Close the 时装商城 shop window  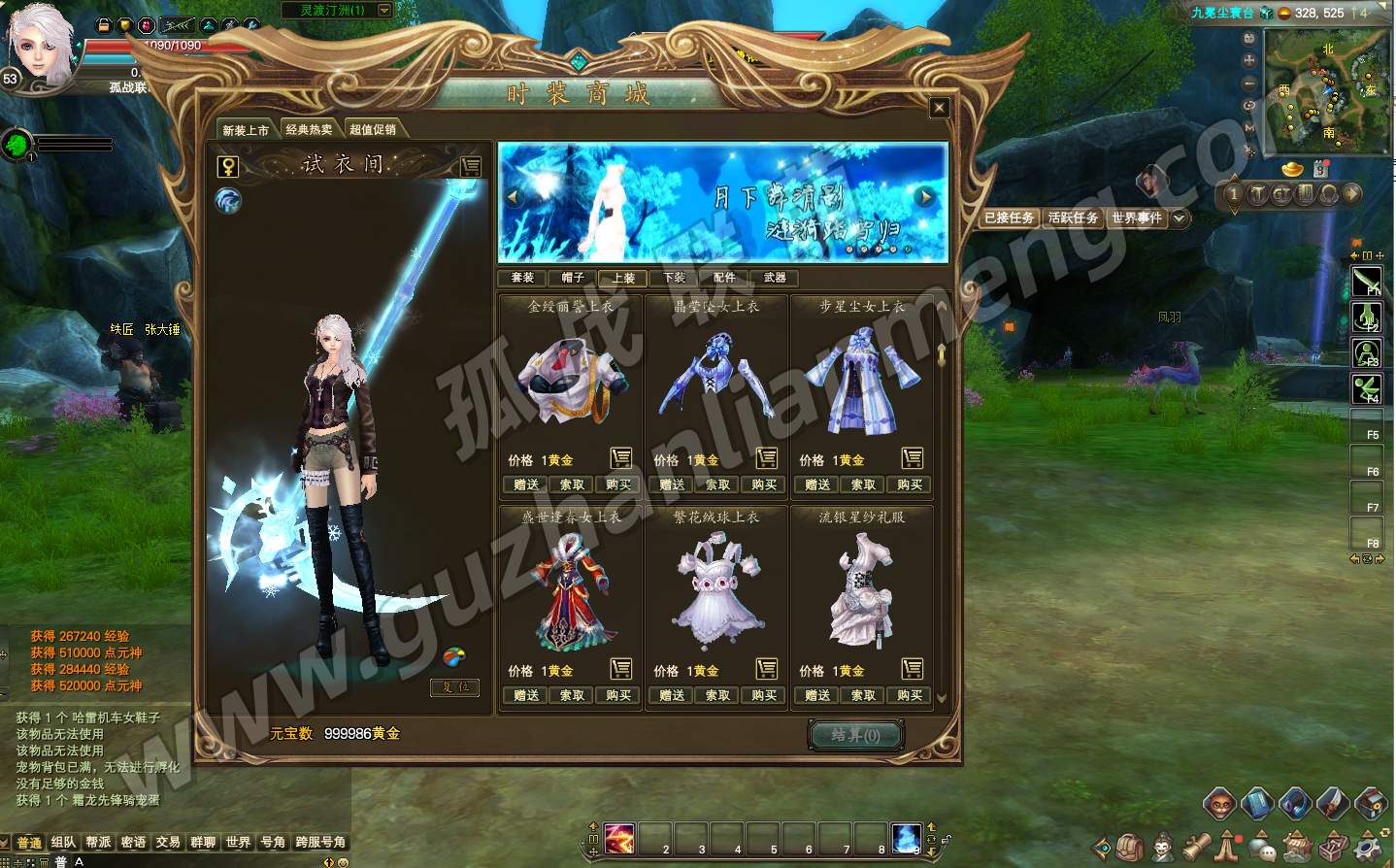(x=939, y=108)
